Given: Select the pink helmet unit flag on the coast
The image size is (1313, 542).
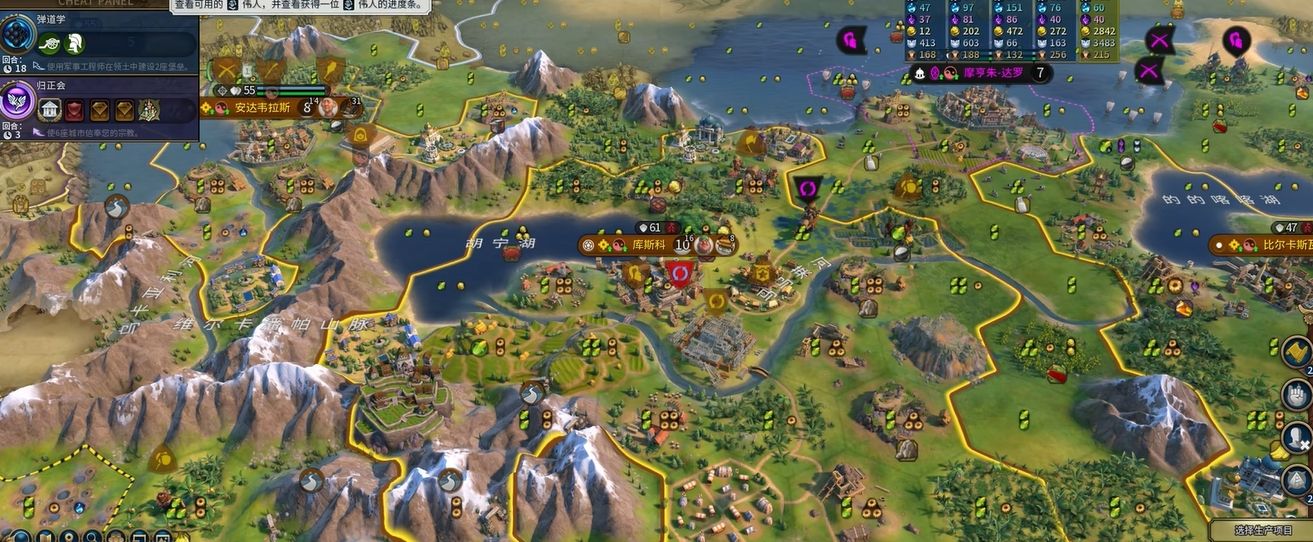Looking at the screenshot, I should (1237, 41).
